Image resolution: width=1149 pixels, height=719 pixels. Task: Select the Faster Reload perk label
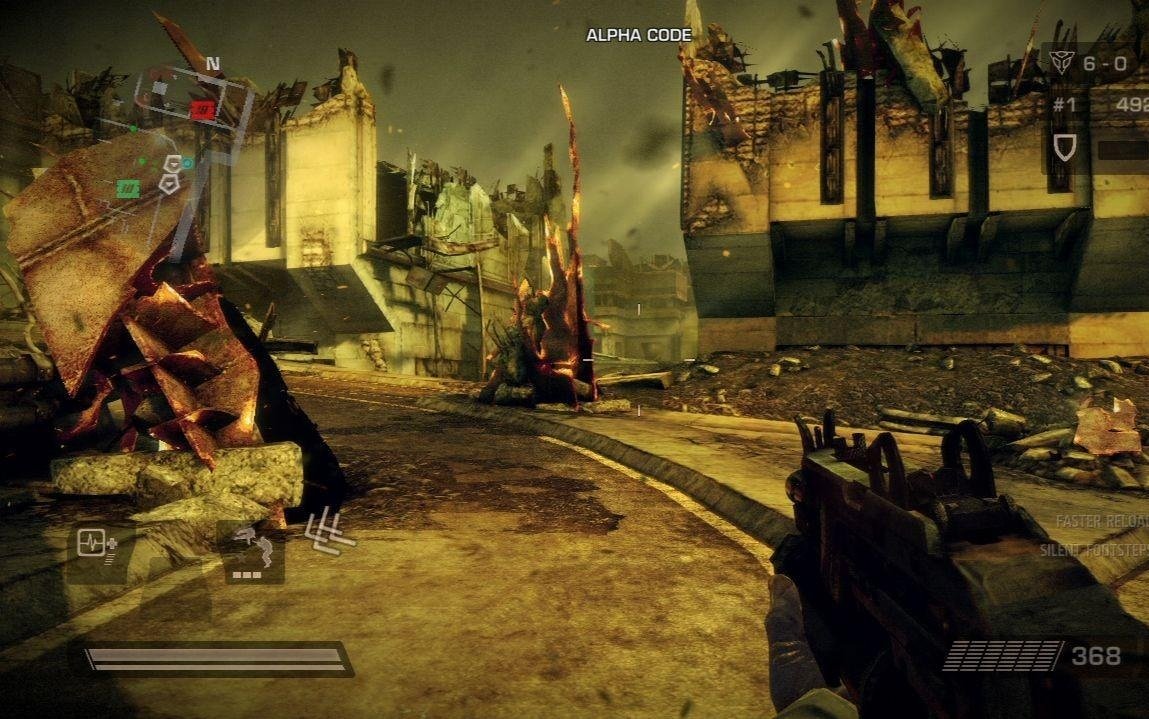(x=1101, y=522)
